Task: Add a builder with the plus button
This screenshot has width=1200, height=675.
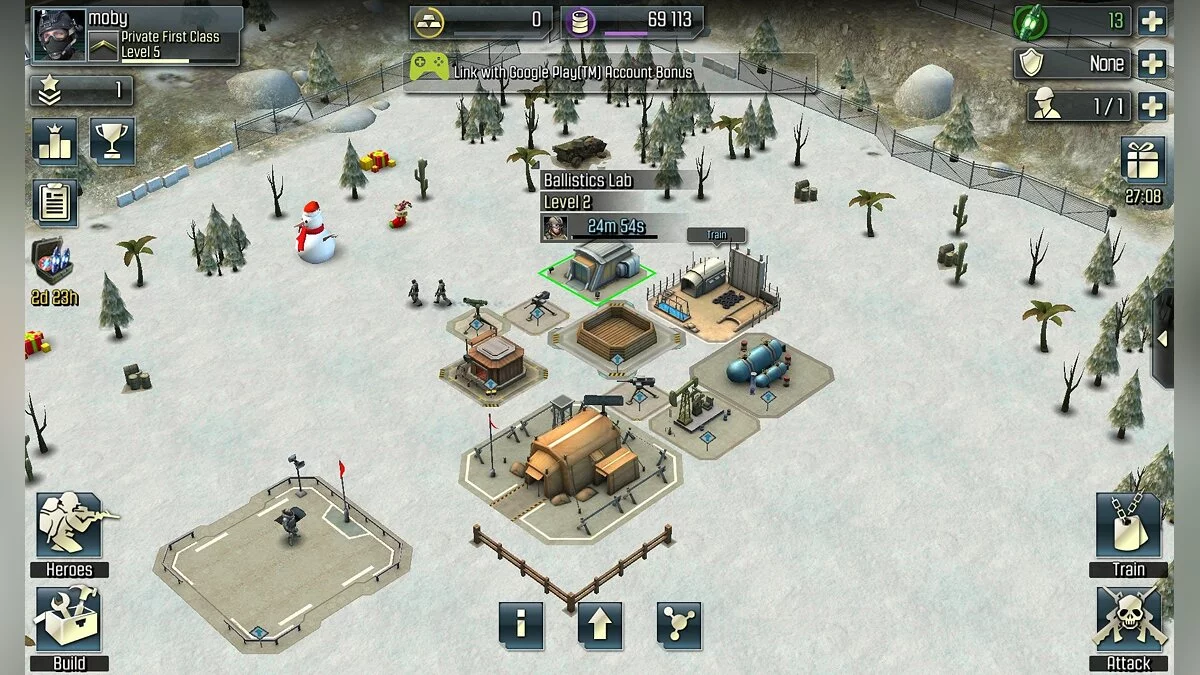Action: click(x=1152, y=106)
